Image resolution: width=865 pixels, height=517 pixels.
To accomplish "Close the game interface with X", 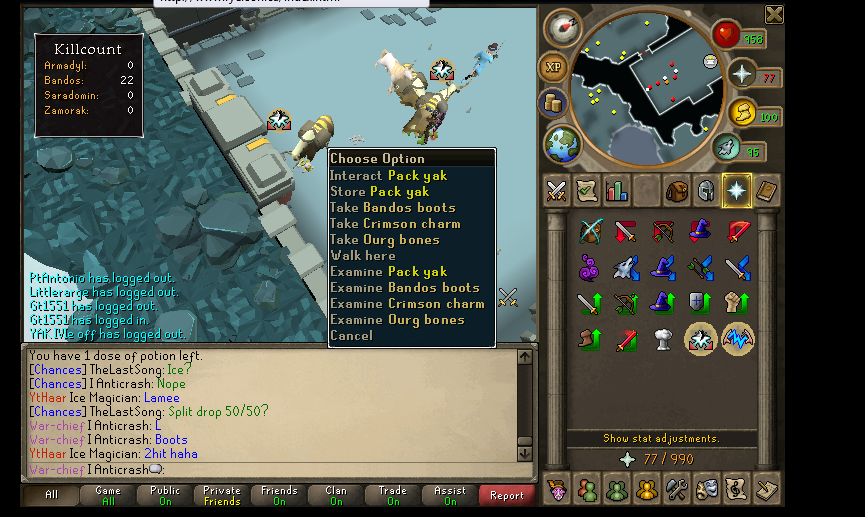I will (774, 14).
